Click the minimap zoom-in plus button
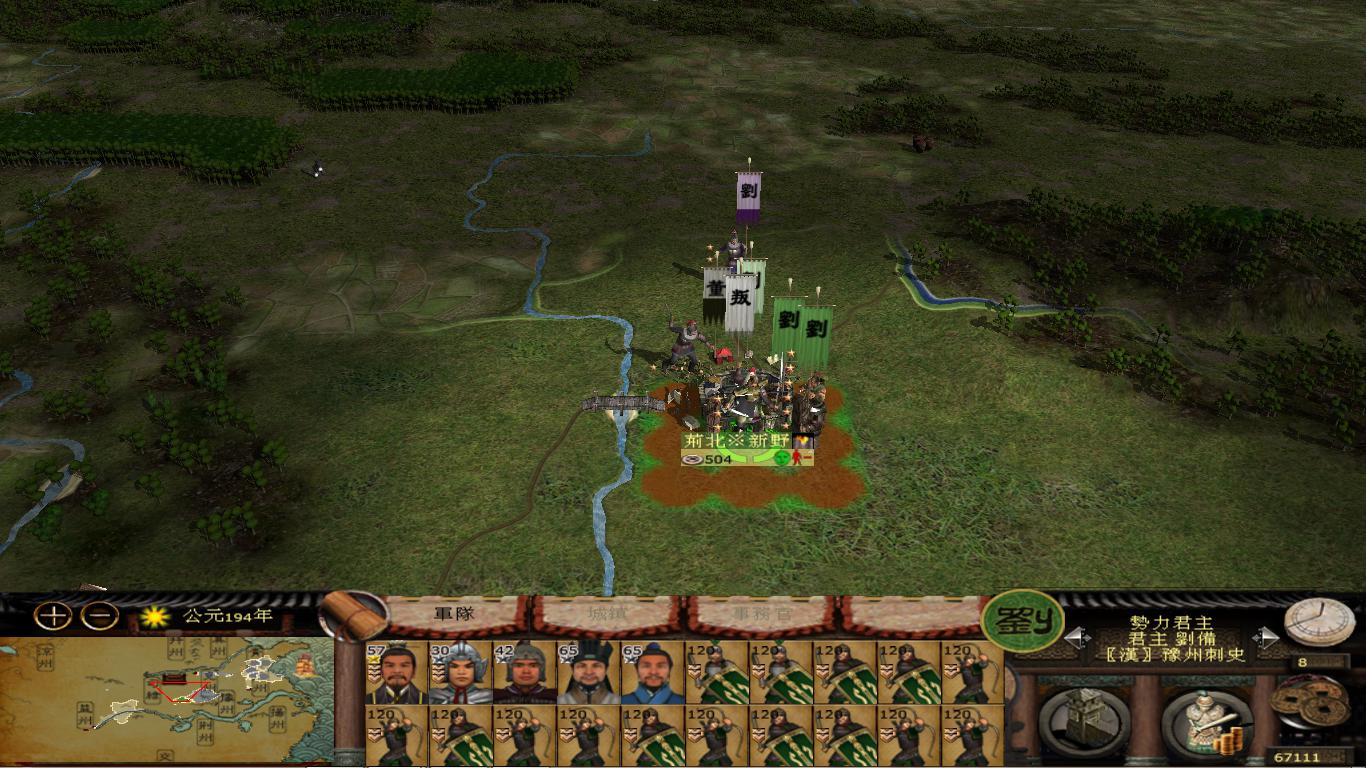Image resolution: width=1366 pixels, height=768 pixels. point(52,616)
